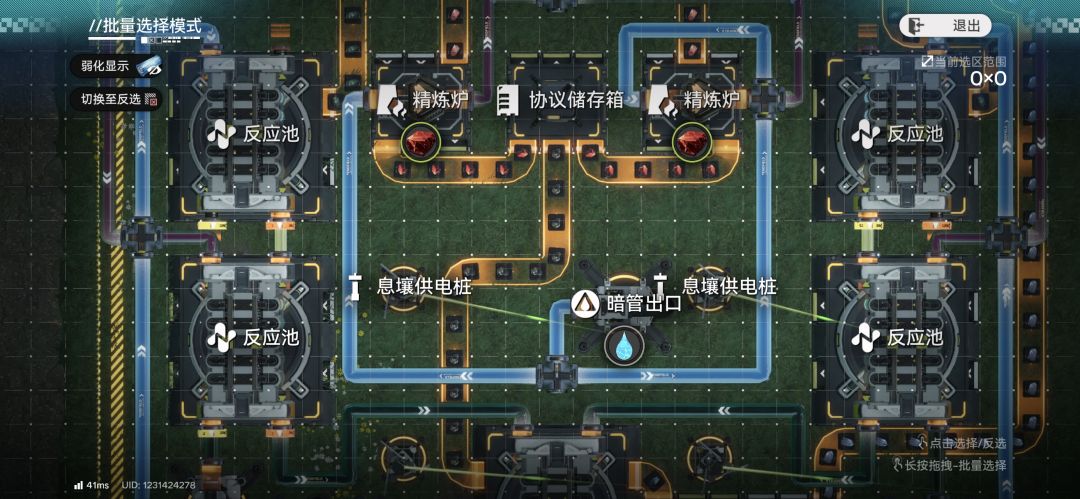Viewport: 1080px width, 499px height.
Task: Choose the 暗管出口 pipe outlet
Action: click(x=628, y=302)
